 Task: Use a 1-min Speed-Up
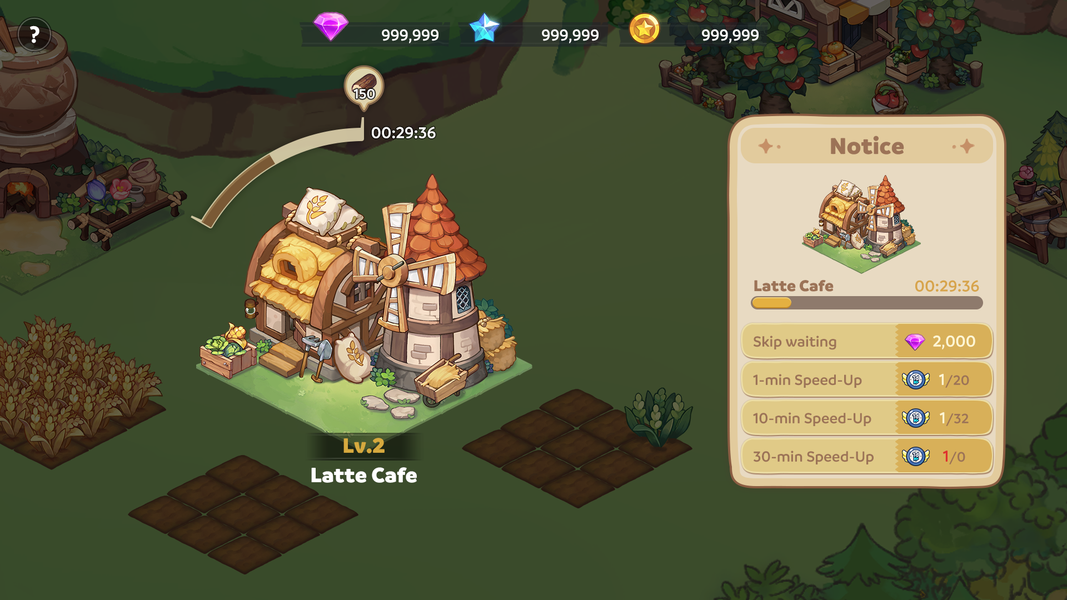(x=866, y=380)
